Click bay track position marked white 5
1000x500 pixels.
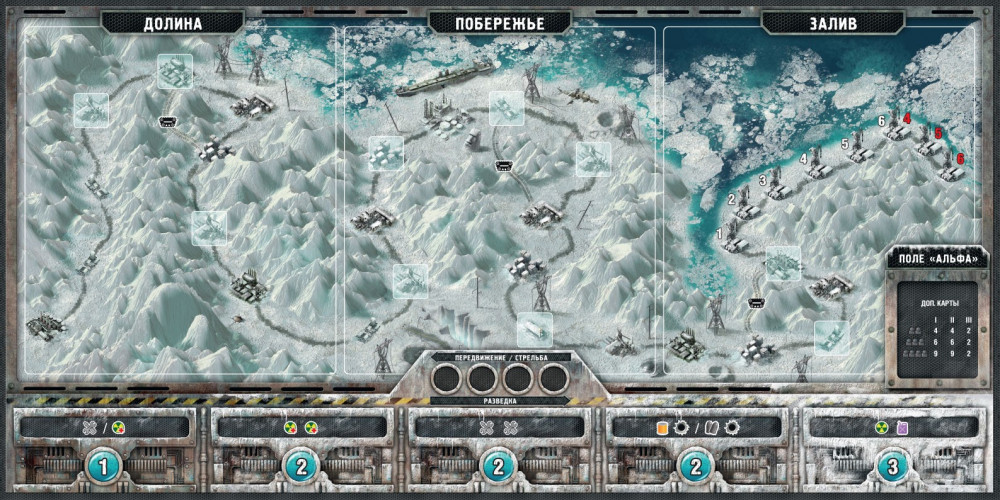[x=845, y=145]
